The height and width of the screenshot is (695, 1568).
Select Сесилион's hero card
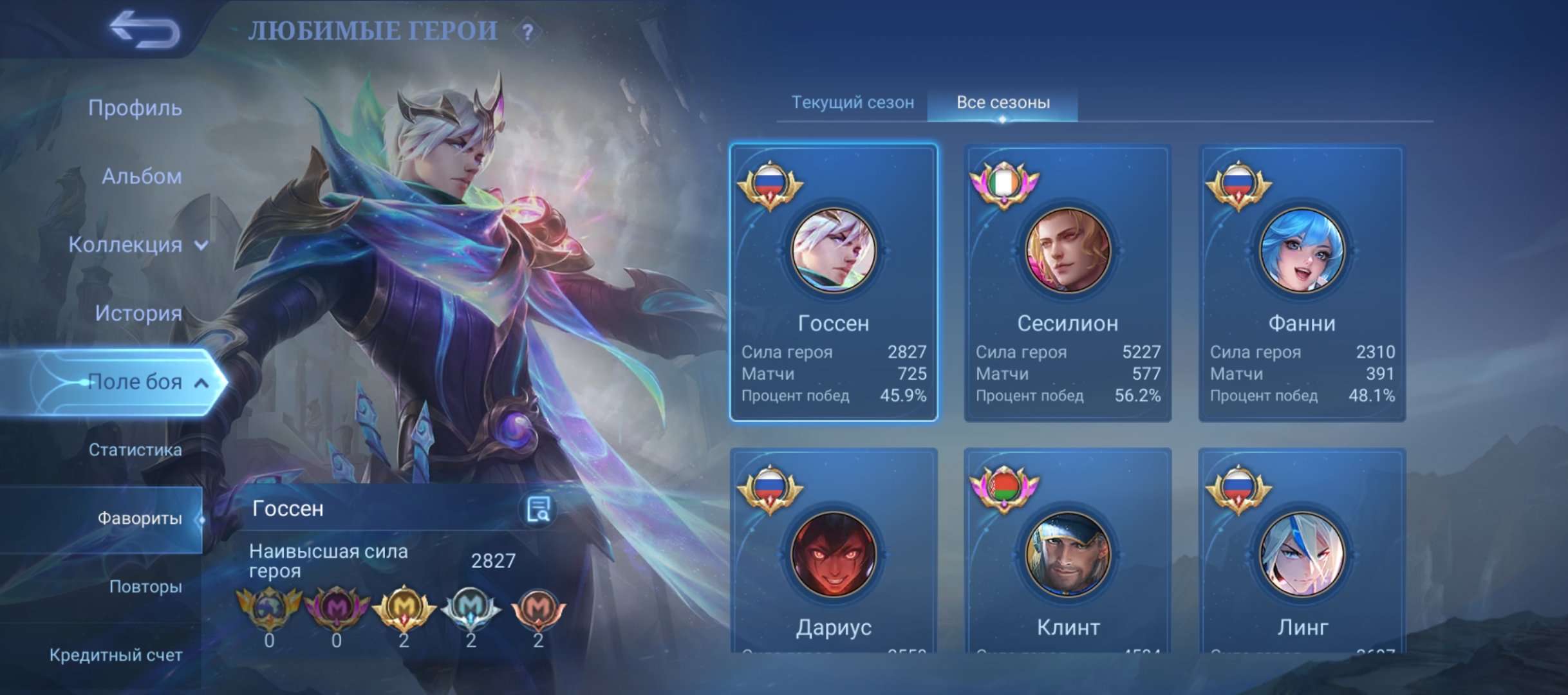coord(1067,283)
